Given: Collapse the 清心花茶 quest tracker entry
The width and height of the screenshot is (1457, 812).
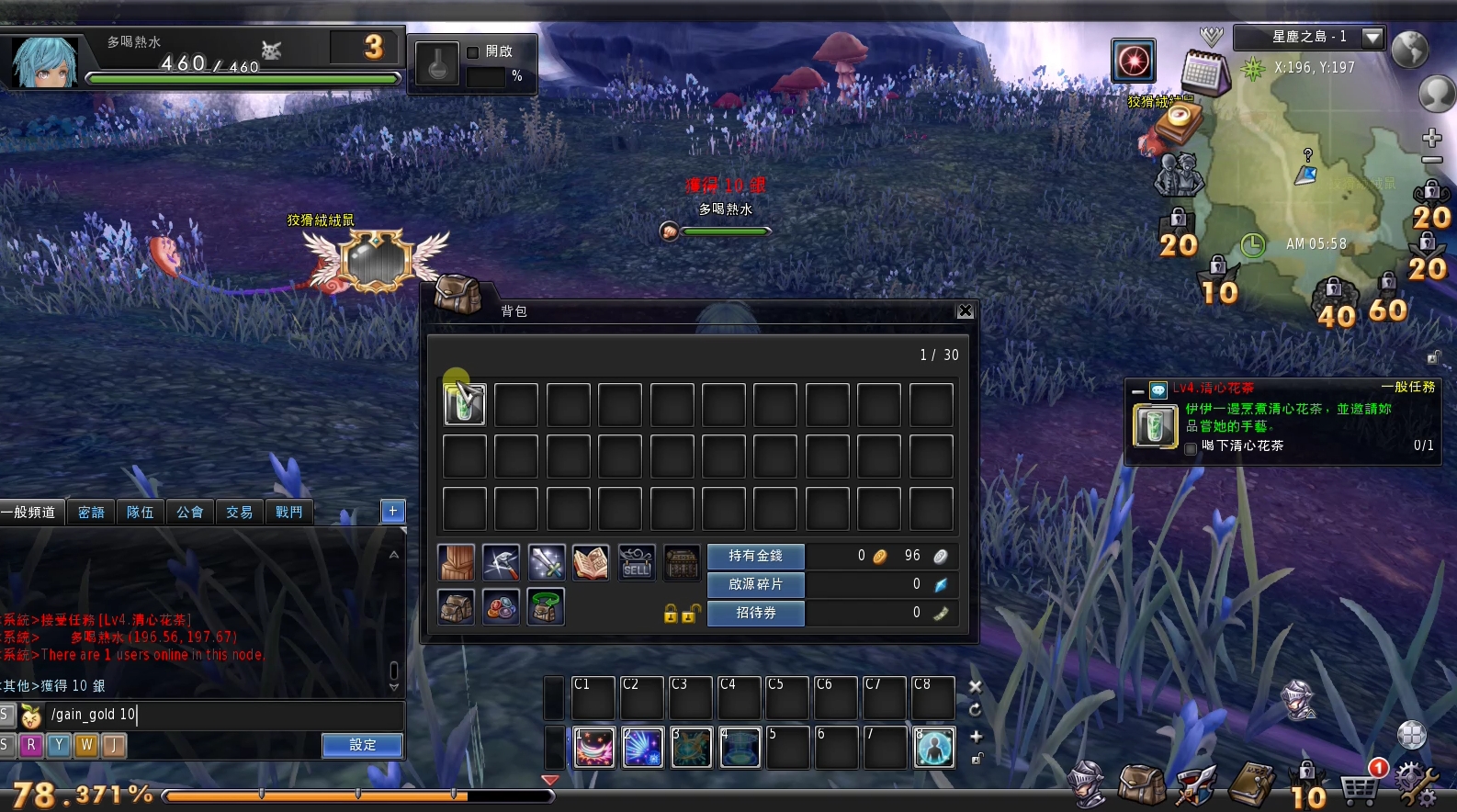Looking at the screenshot, I should pyautogui.click(x=1137, y=389).
